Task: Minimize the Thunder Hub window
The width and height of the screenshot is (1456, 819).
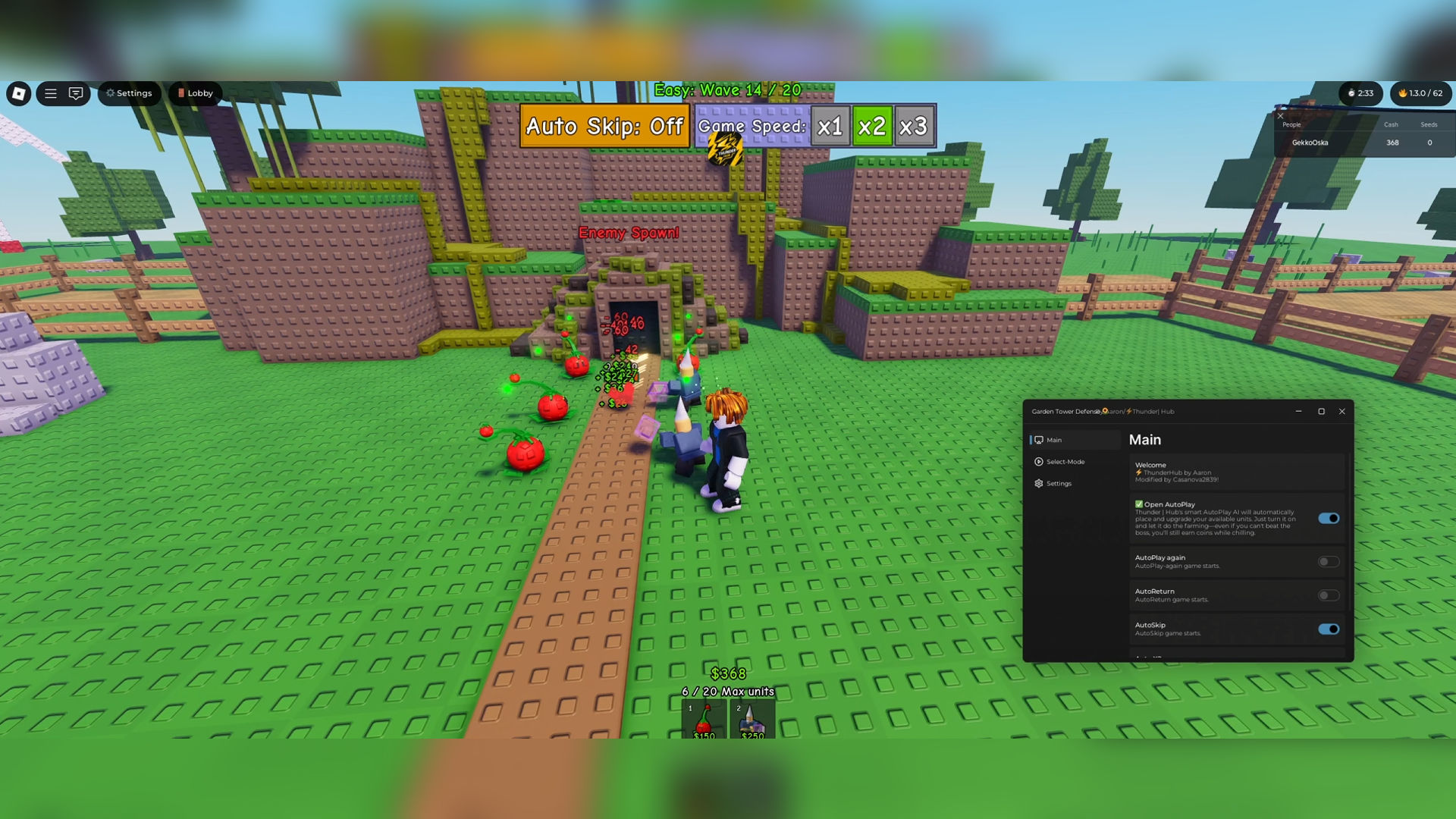Action: (1299, 412)
